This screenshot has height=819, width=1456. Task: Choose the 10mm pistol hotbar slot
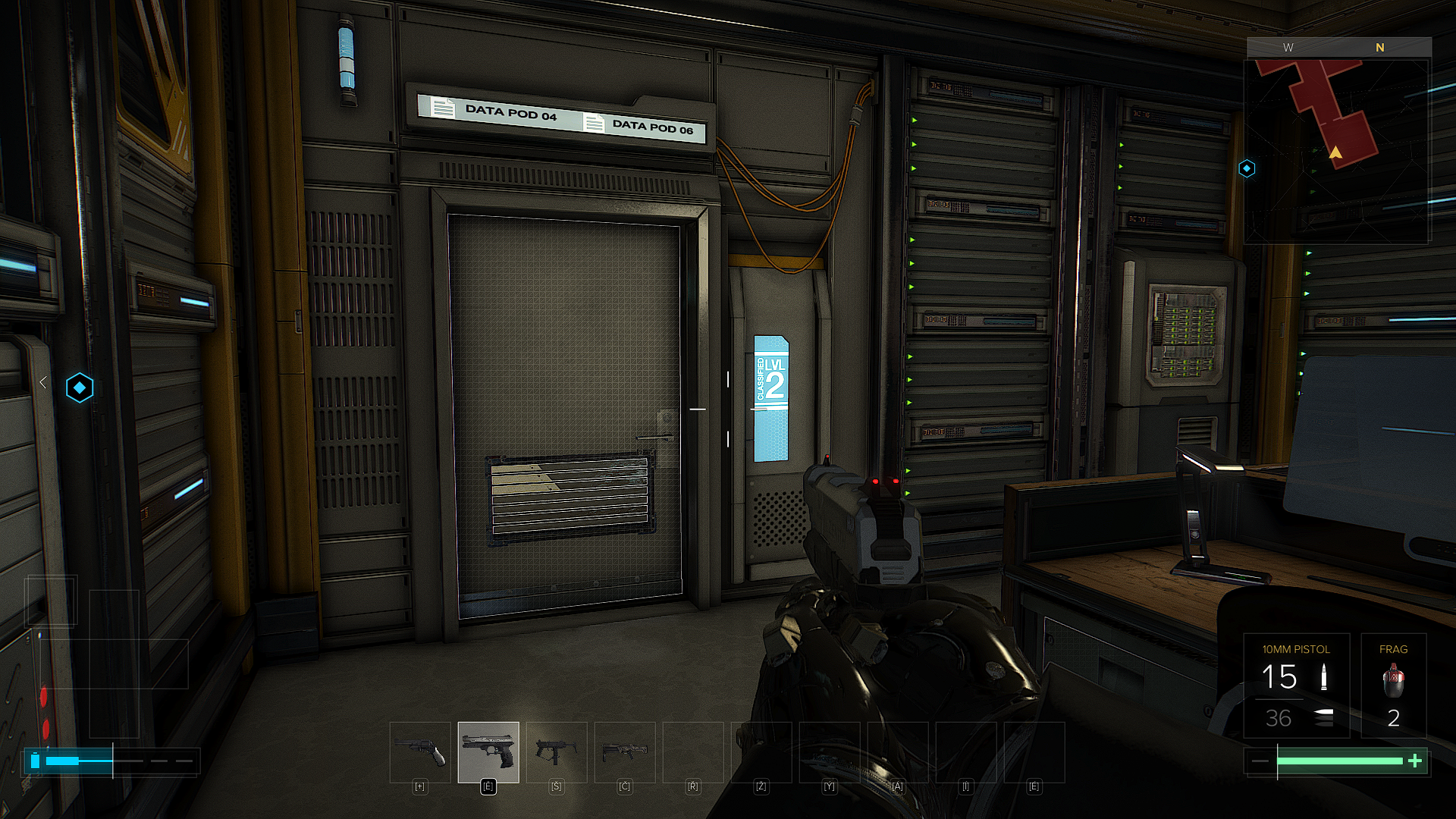(x=488, y=752)
